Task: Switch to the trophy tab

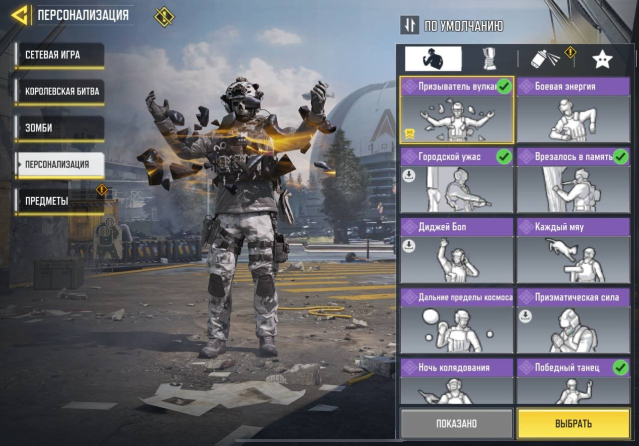Action: click(489, 58)
